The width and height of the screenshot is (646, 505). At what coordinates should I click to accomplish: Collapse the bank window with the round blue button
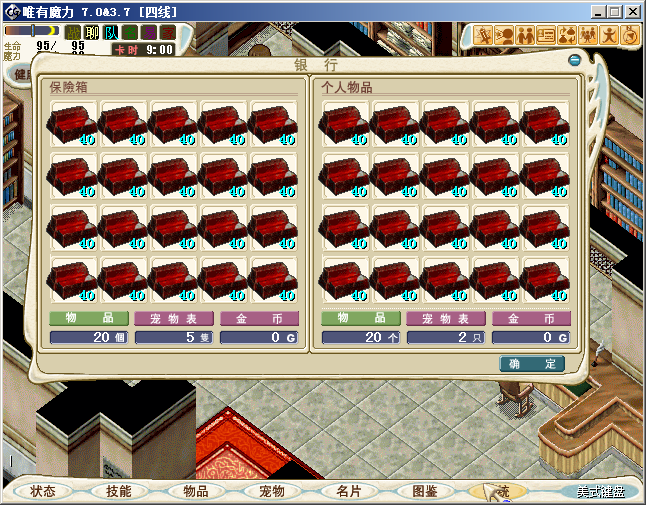(x=574, y=60)
